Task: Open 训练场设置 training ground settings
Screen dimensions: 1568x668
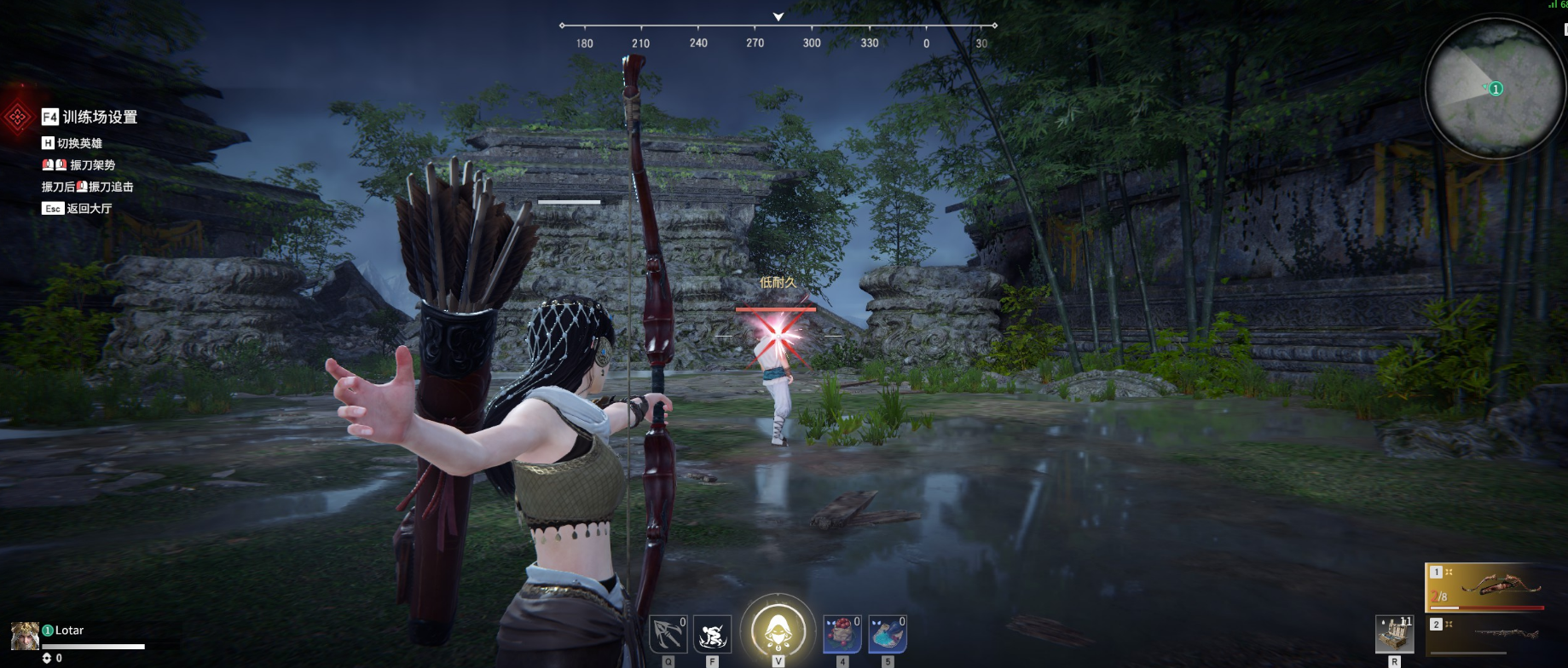Action: pos(99,117)
